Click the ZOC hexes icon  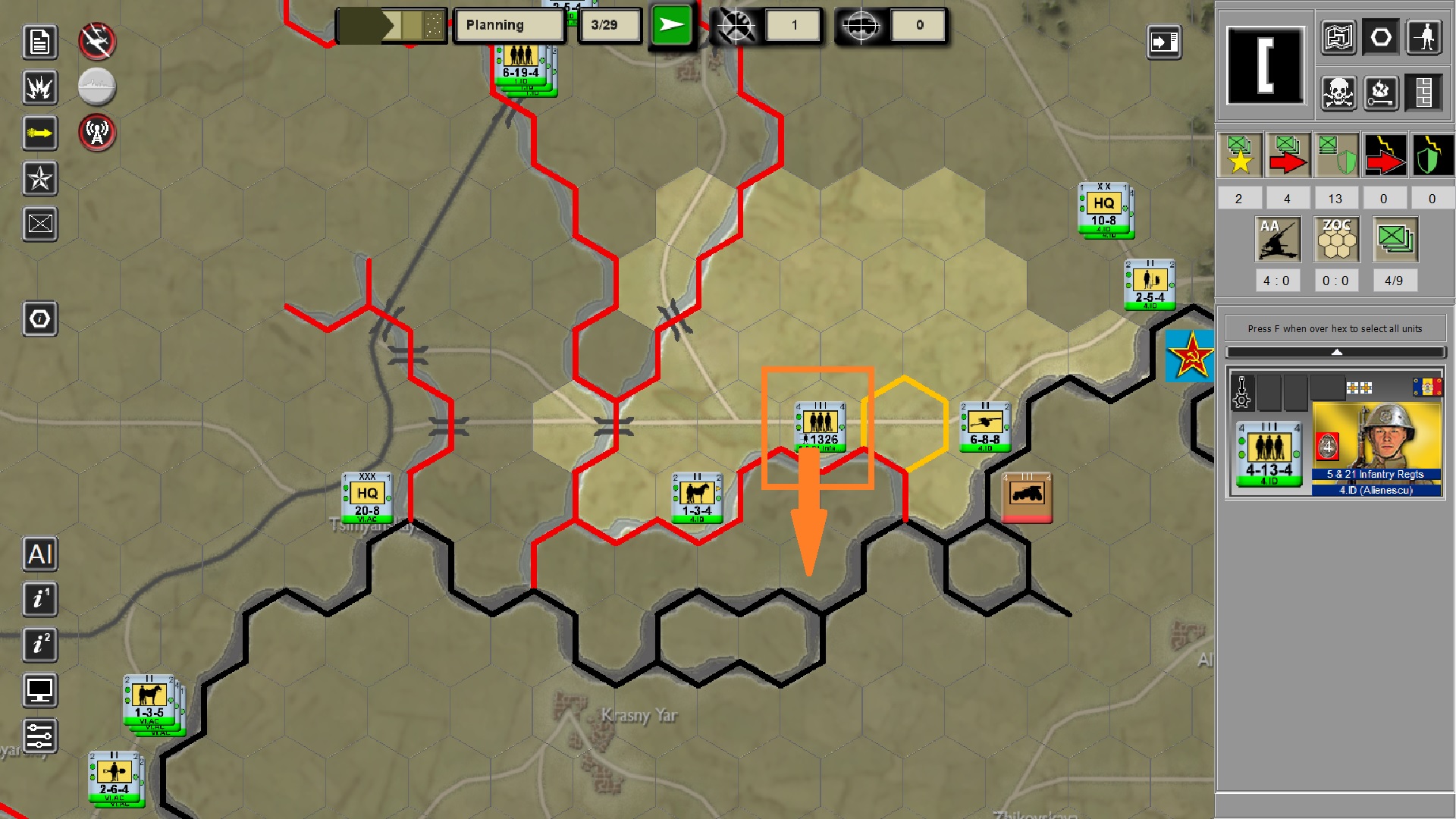pos(1335,239)
